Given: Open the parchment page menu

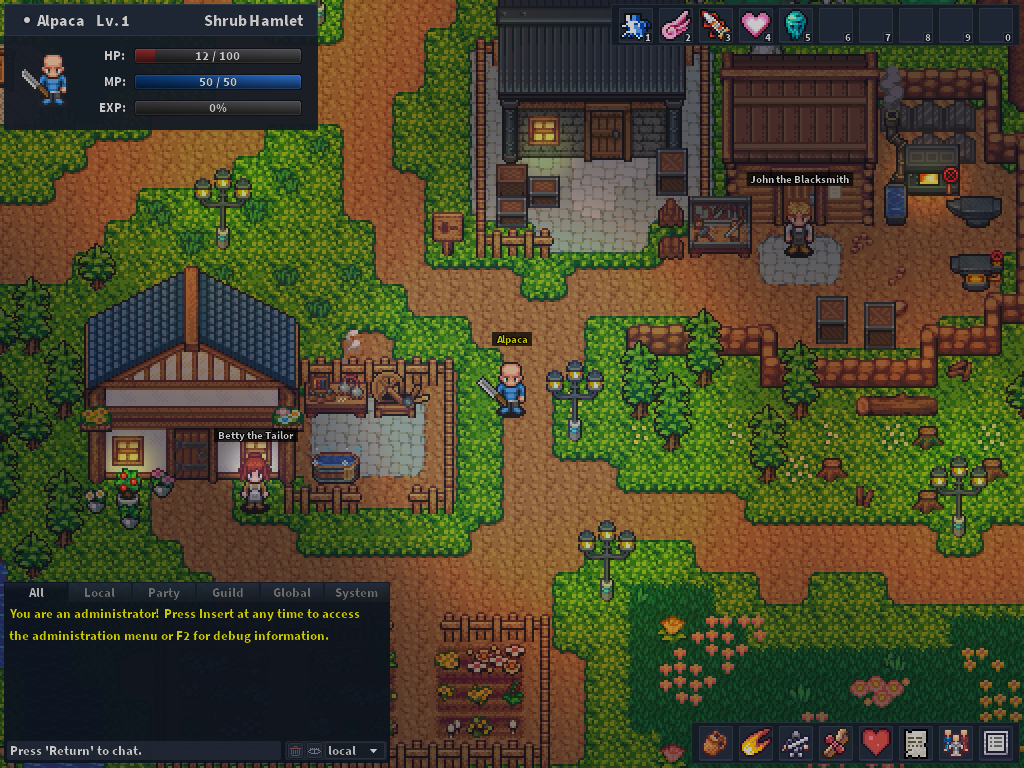Looking at the screenshot, I should tap(915, 743).
